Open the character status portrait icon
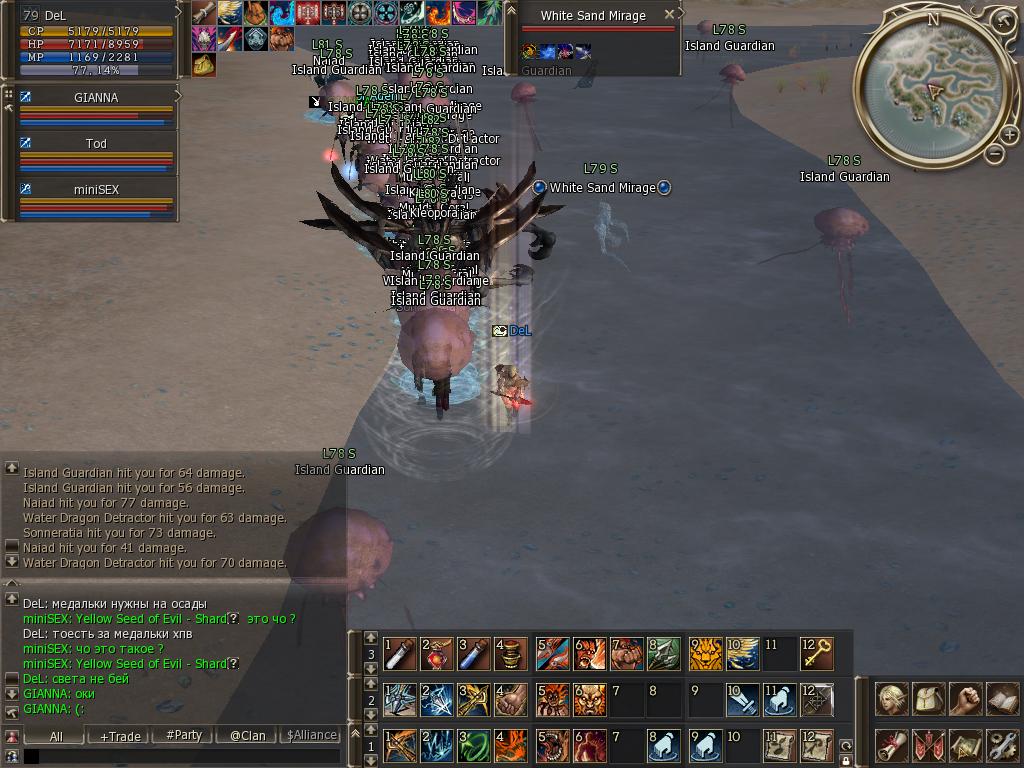1024x768 pixels. (891, 700)
